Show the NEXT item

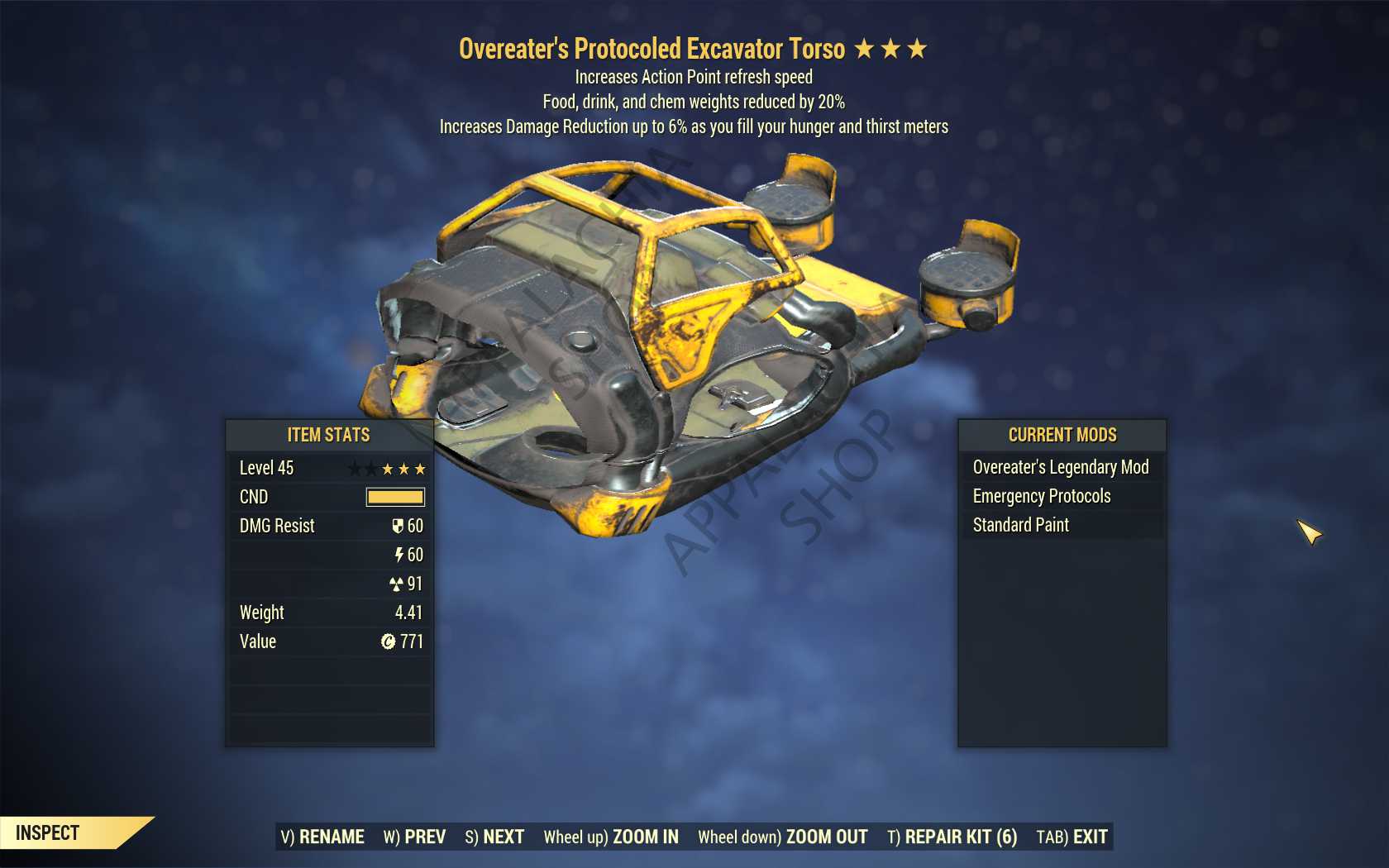click(x=494, y=837)
